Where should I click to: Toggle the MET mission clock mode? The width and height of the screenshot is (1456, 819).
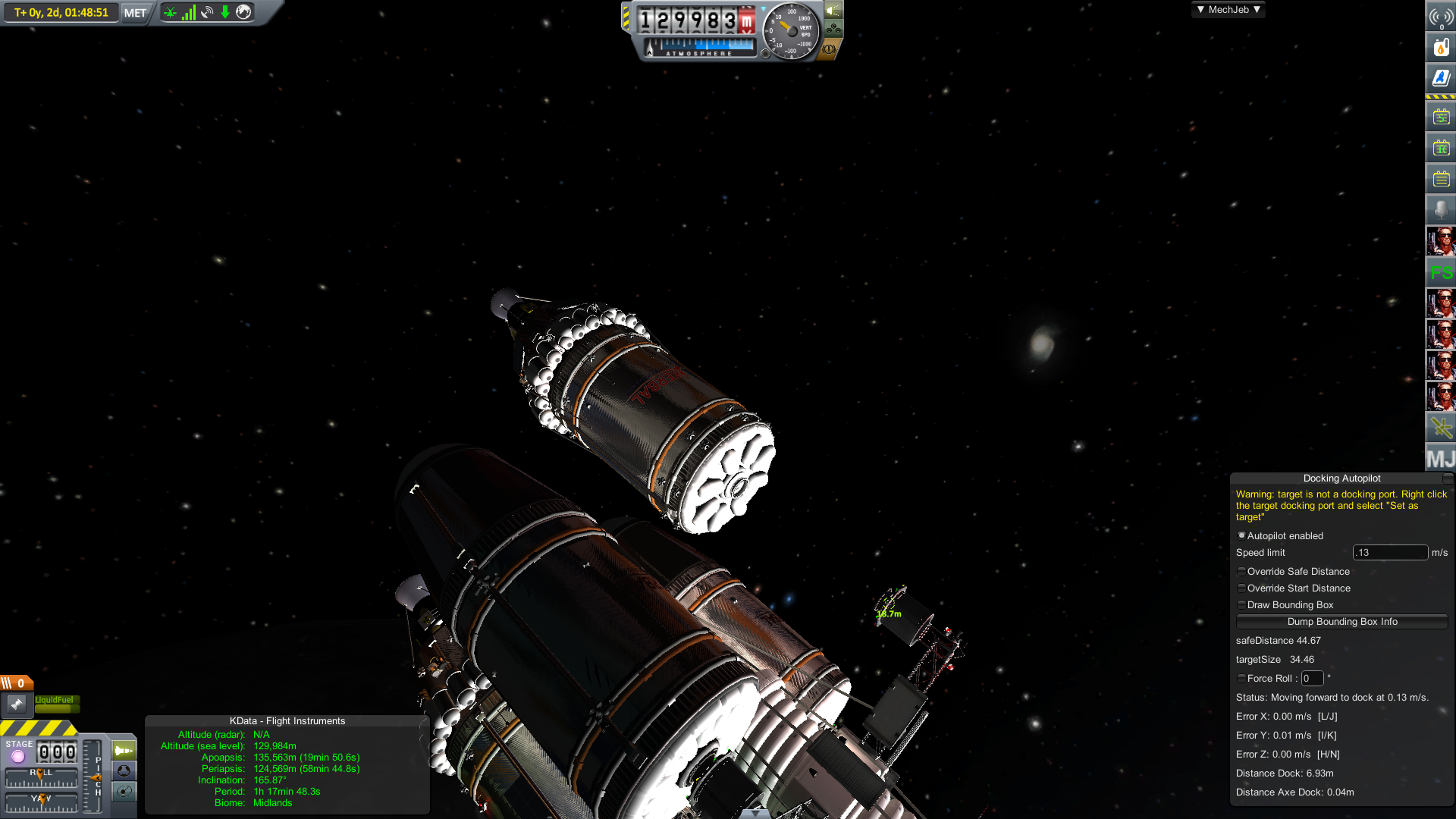[x=135, y=13]
